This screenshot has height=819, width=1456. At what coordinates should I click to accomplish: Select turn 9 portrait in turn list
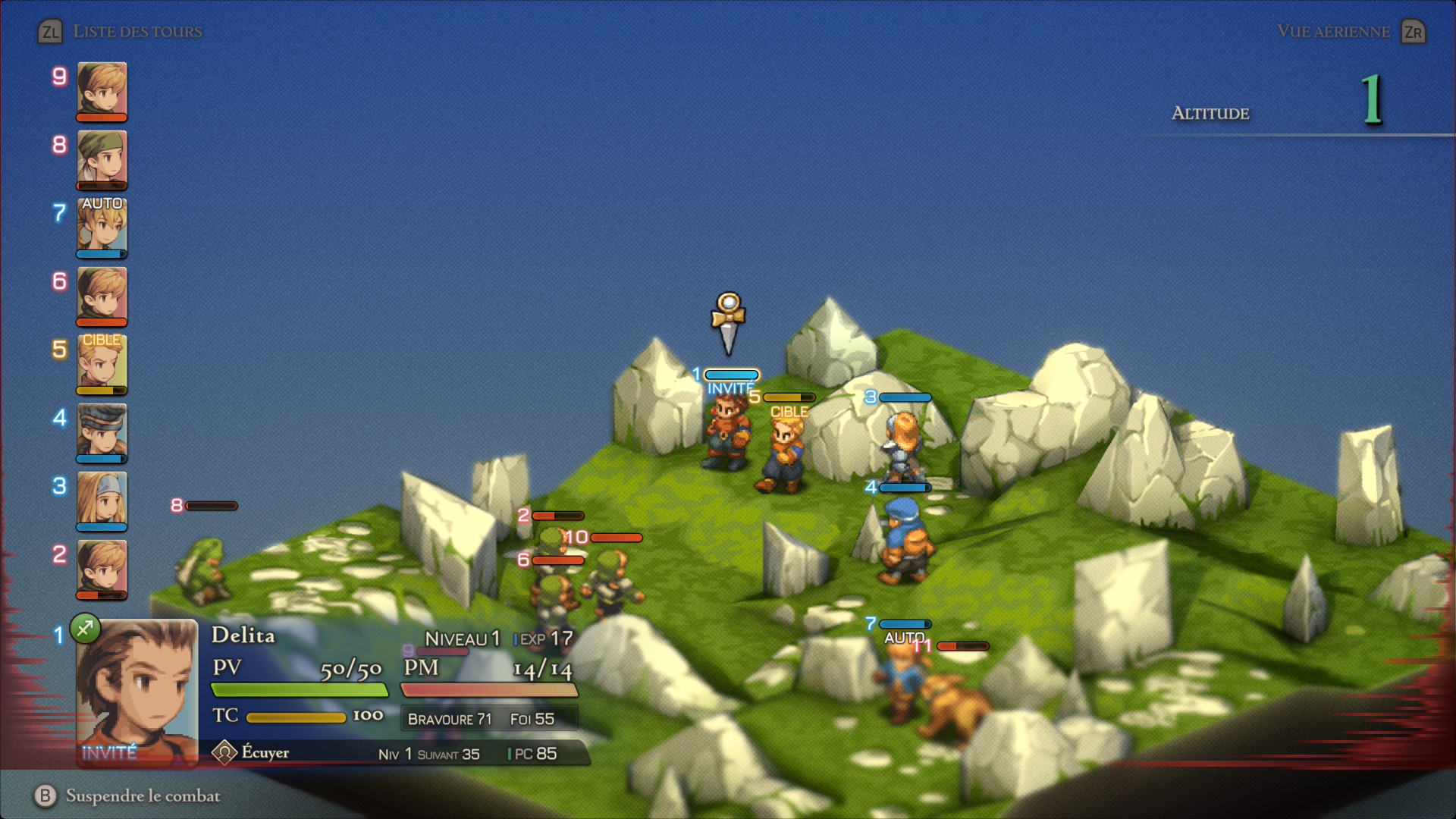point(102,89)
